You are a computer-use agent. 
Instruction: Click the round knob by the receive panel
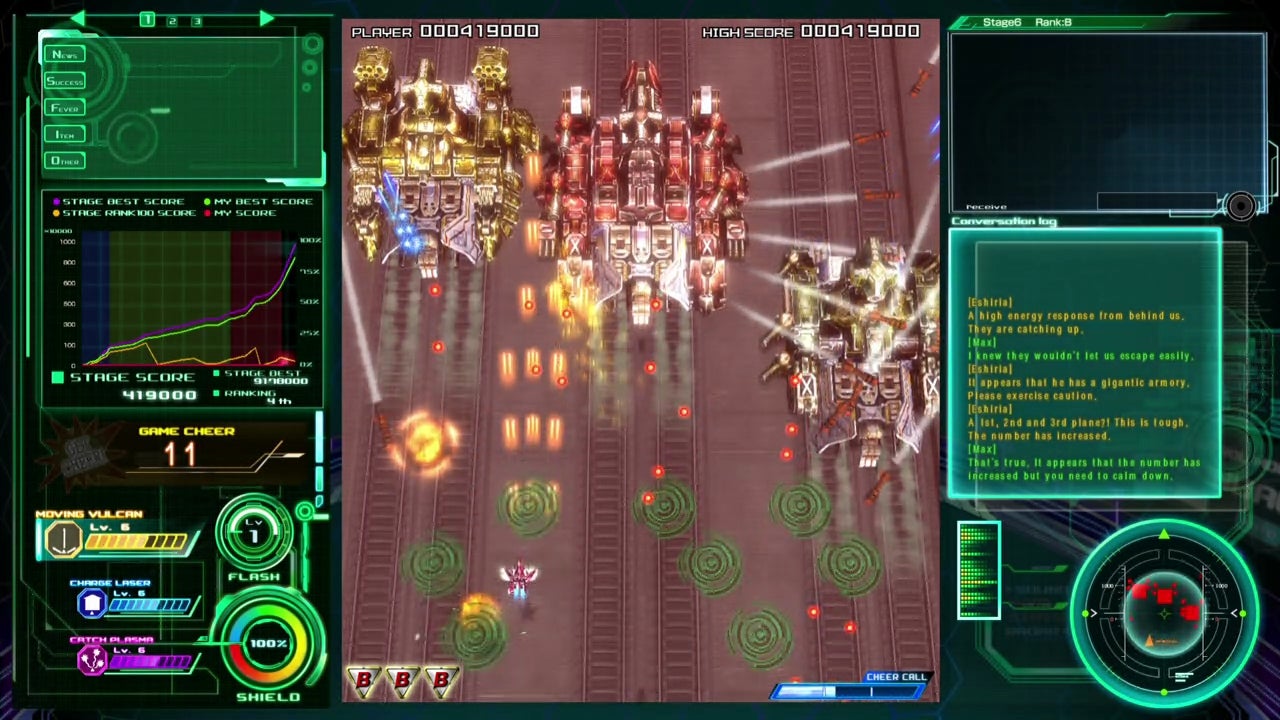(1241, 207)
